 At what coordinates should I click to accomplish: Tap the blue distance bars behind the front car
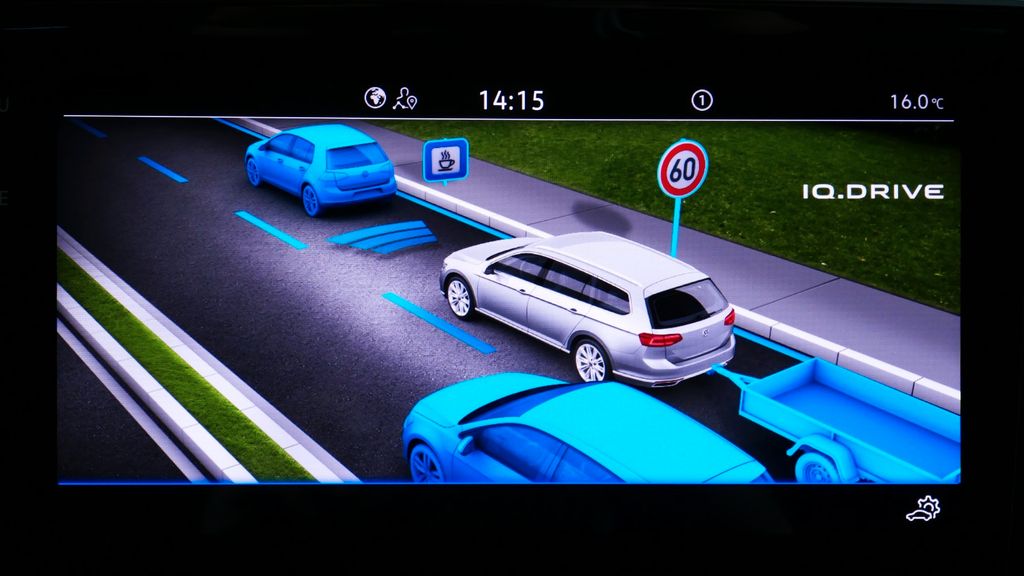[384, 237]
